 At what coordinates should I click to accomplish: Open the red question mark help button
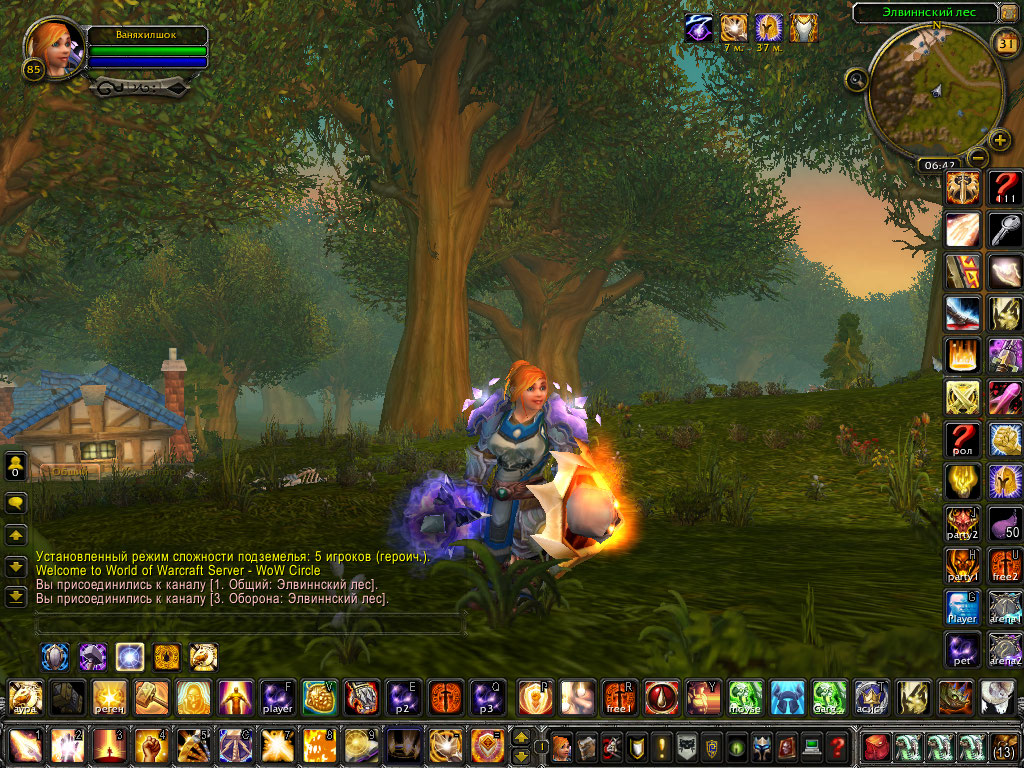(838, 746)
